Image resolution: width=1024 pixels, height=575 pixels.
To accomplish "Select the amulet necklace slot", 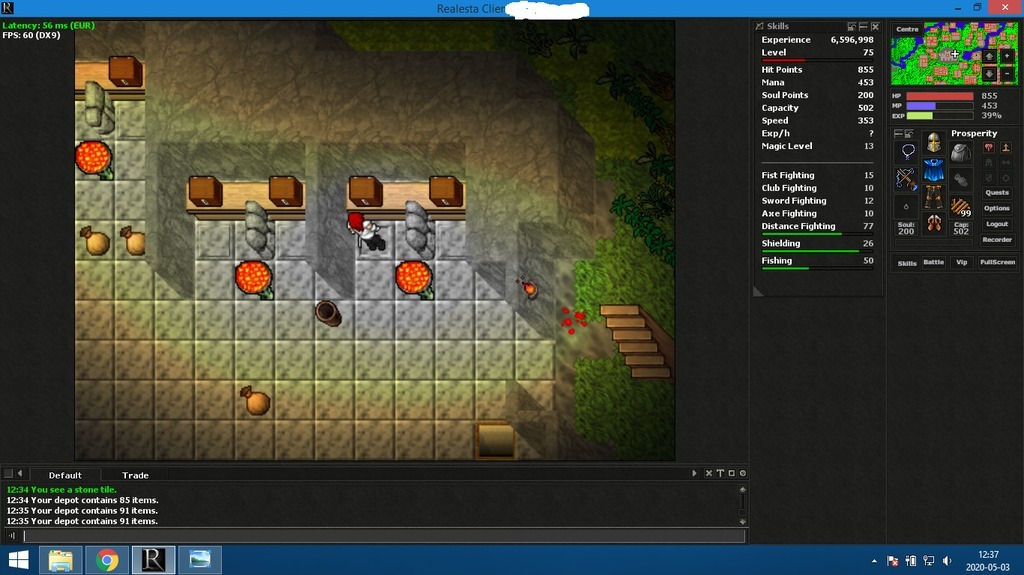I will pos(908,153).
